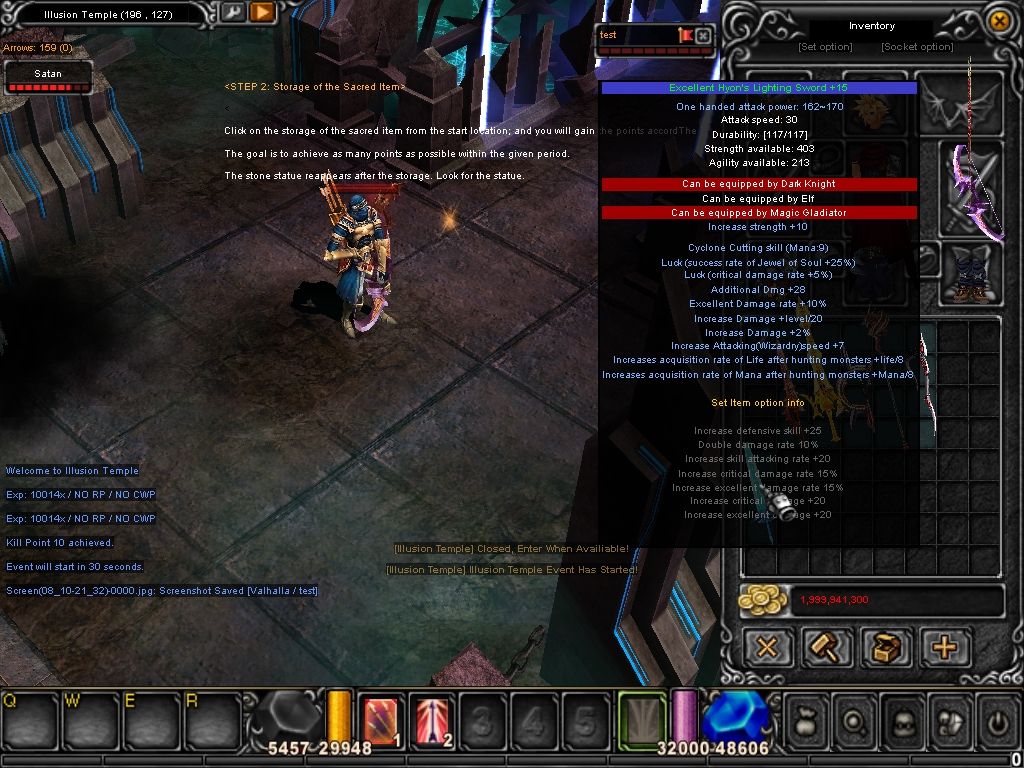Close the test party member panel
Viewport: 1024px width, 768px height.
pyautogui.click(x=703, y=35)
